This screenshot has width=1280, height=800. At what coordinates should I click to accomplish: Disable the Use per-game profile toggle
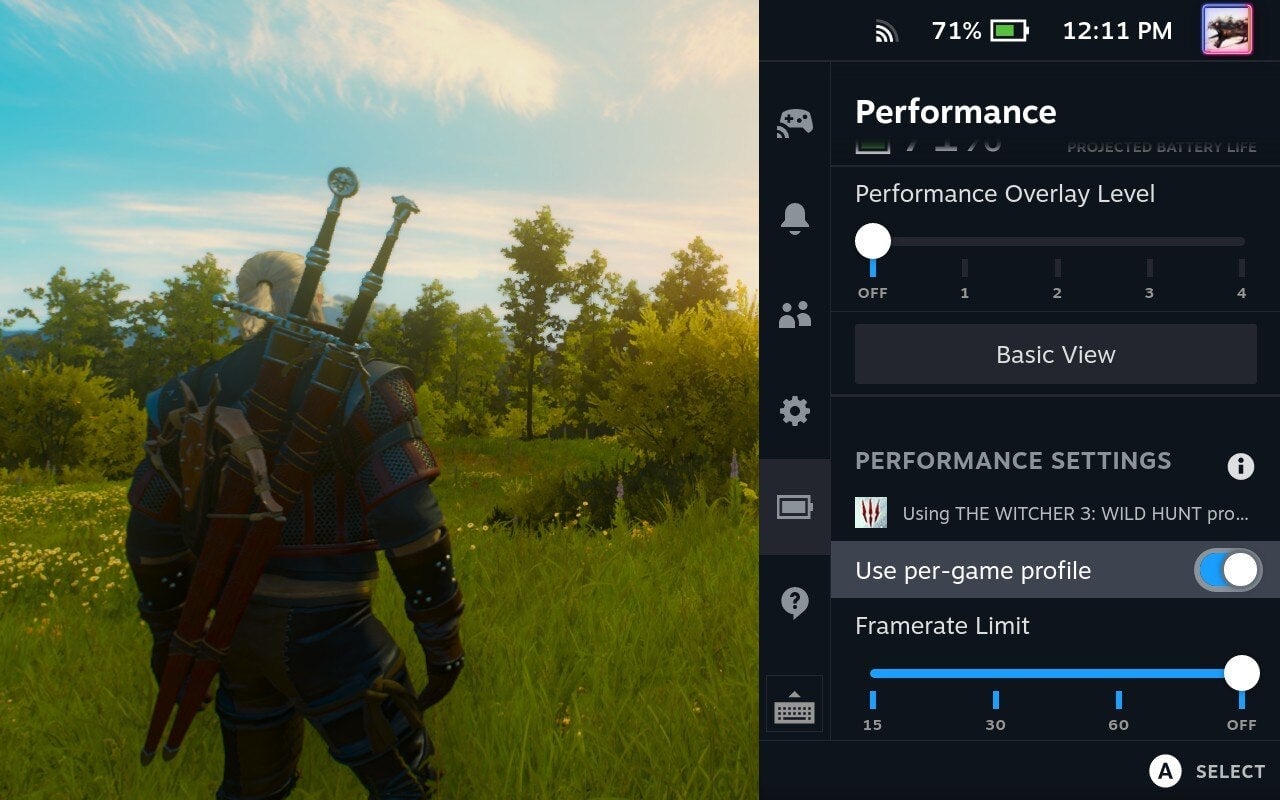coord(1230,569)
